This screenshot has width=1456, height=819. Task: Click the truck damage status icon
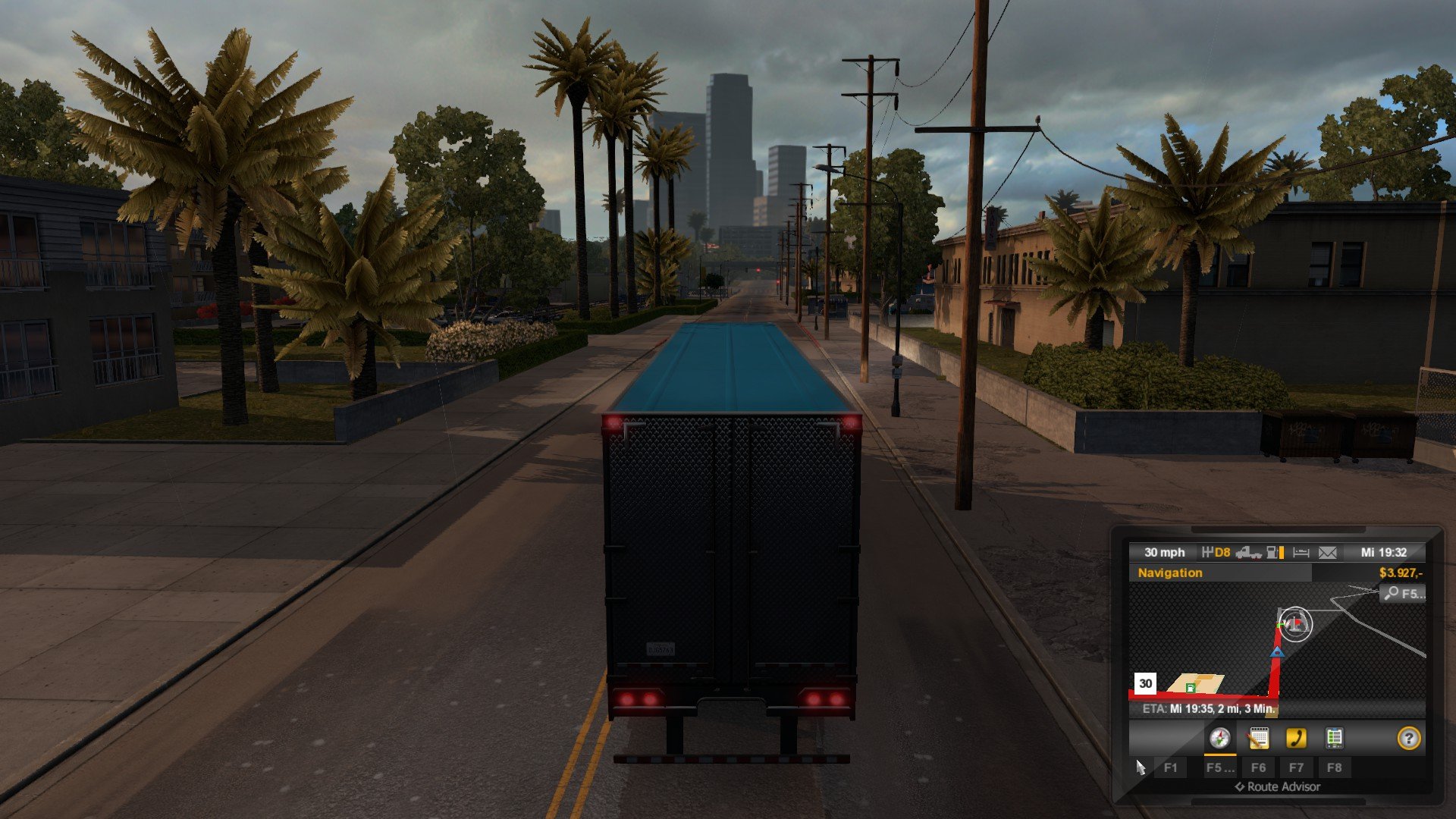1247,553
